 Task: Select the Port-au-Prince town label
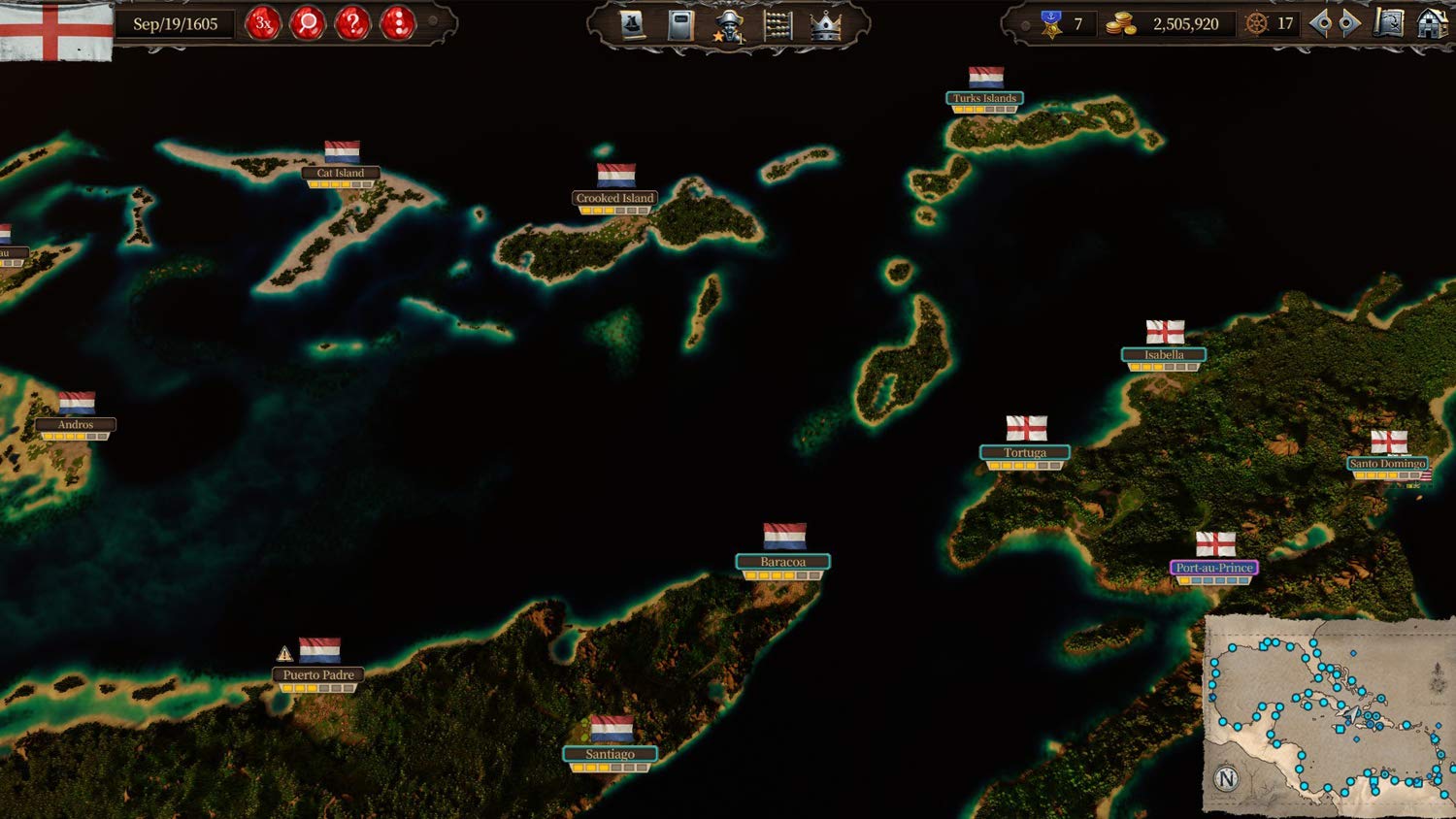tap(1214, 568)
